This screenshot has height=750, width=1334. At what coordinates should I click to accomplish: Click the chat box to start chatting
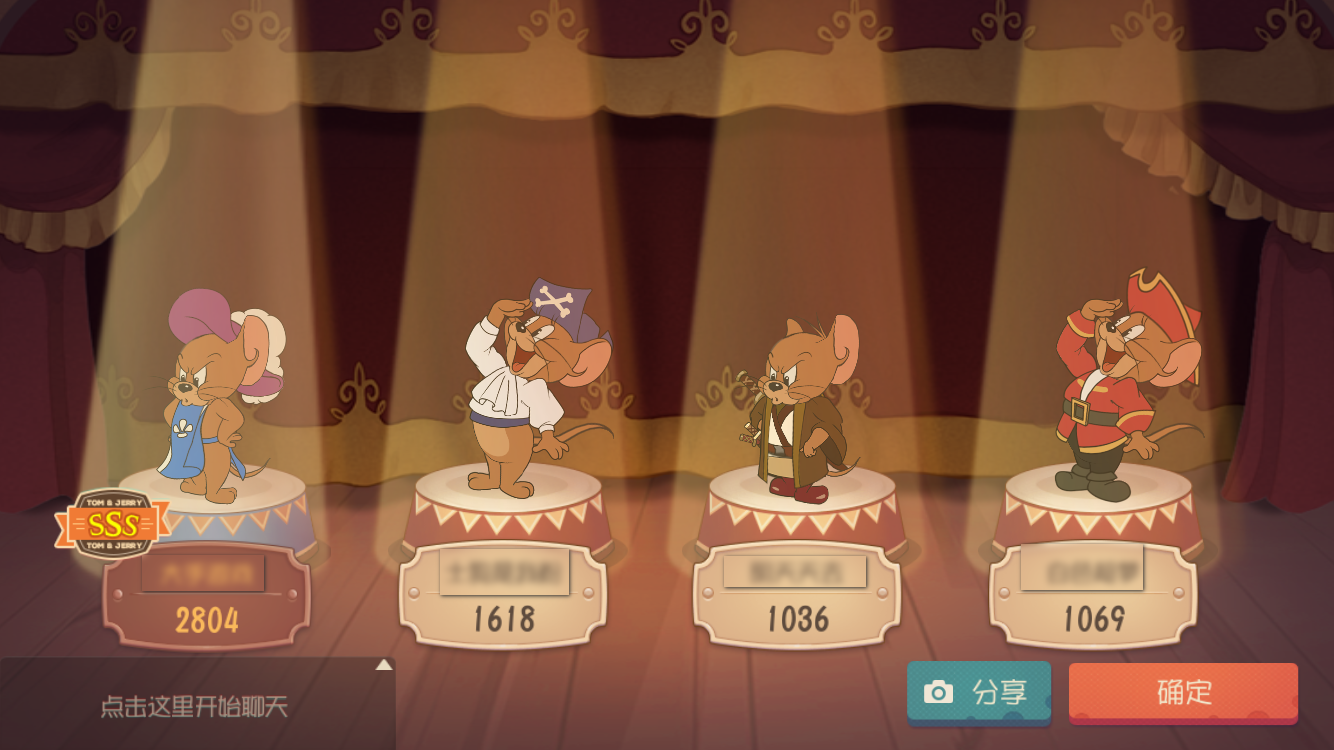[195, 707]
